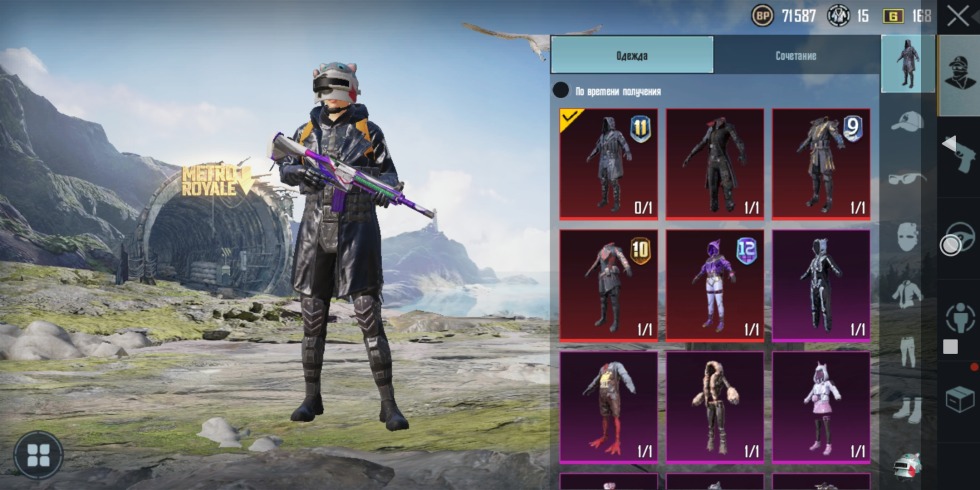Select the purple outfit with level 12 badge

pos(715,285)
